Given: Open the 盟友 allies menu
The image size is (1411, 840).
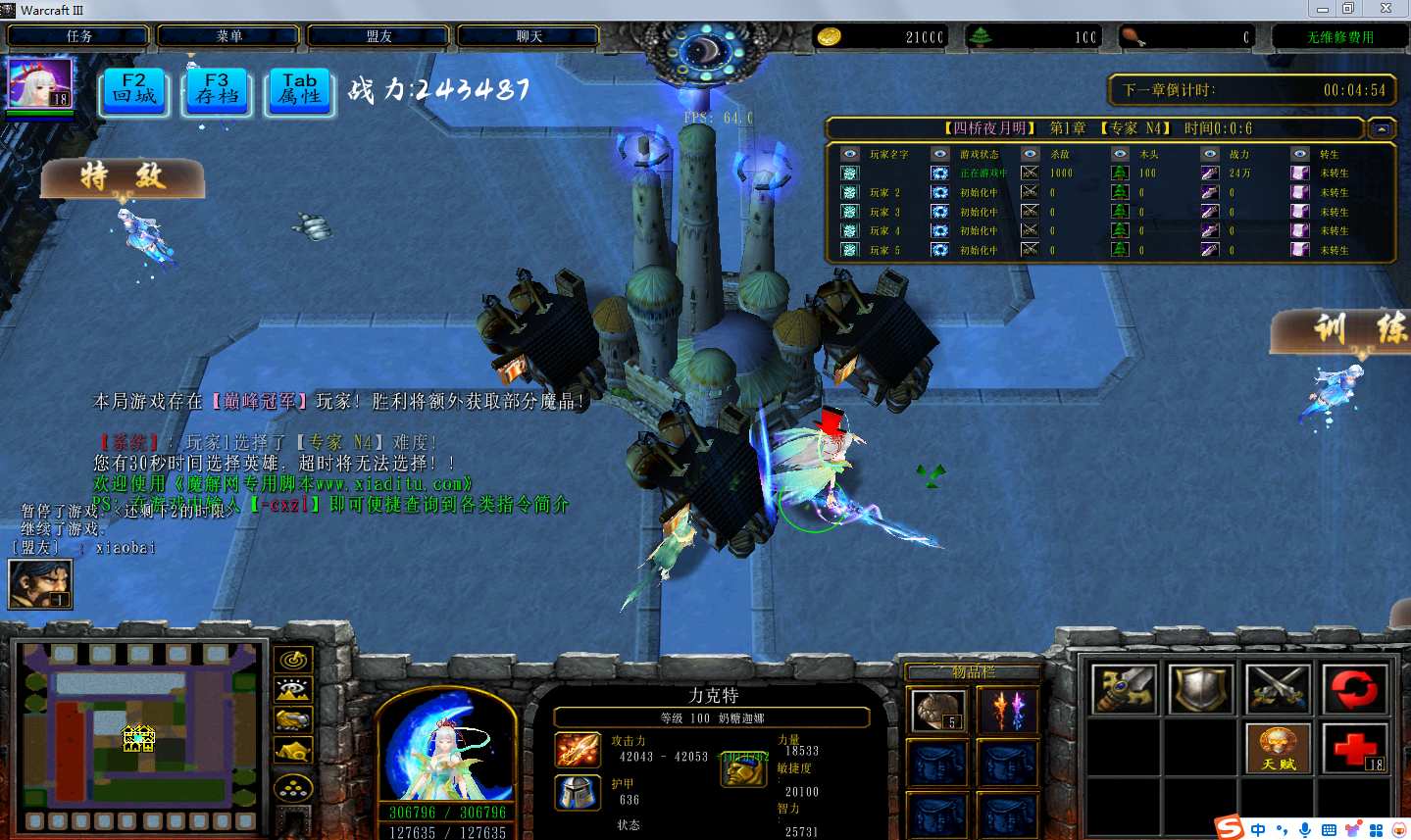Looking at the screenshot, I should pos(378,36).
